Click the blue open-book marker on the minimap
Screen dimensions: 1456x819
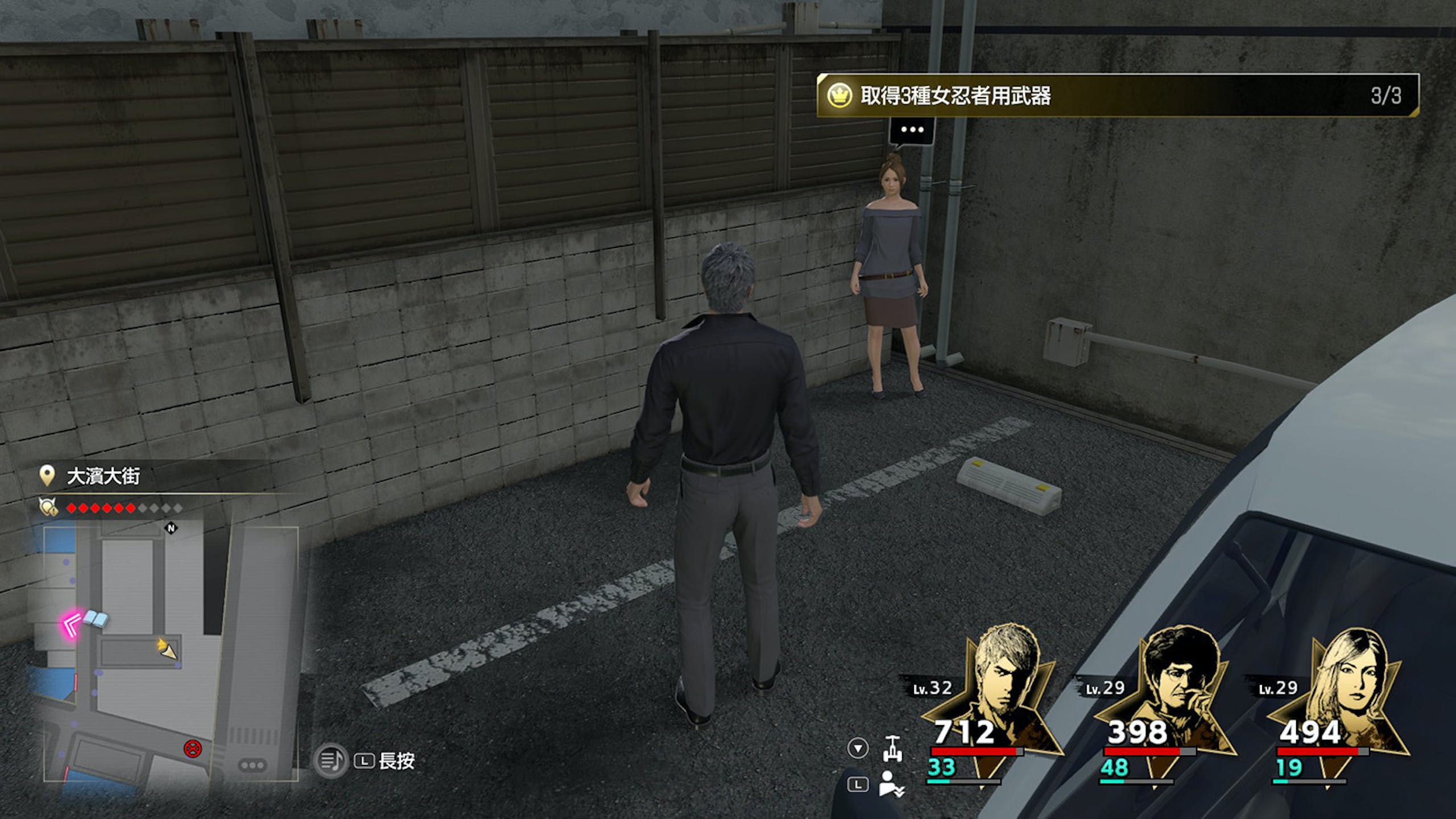pos(96,619)
